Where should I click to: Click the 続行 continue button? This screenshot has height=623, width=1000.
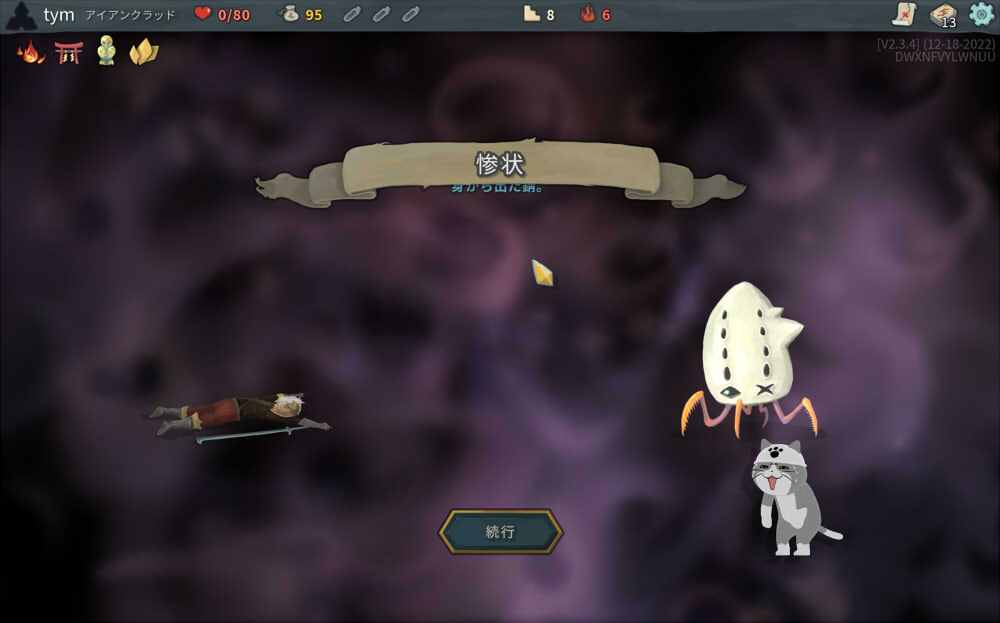point(500,532)
